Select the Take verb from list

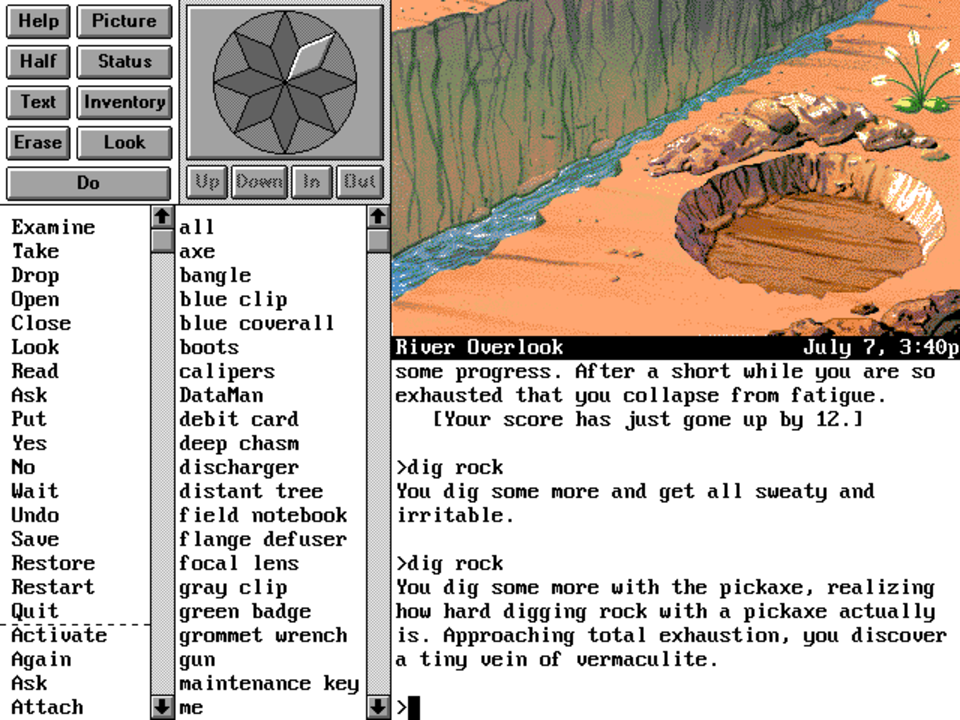(35, 251)
